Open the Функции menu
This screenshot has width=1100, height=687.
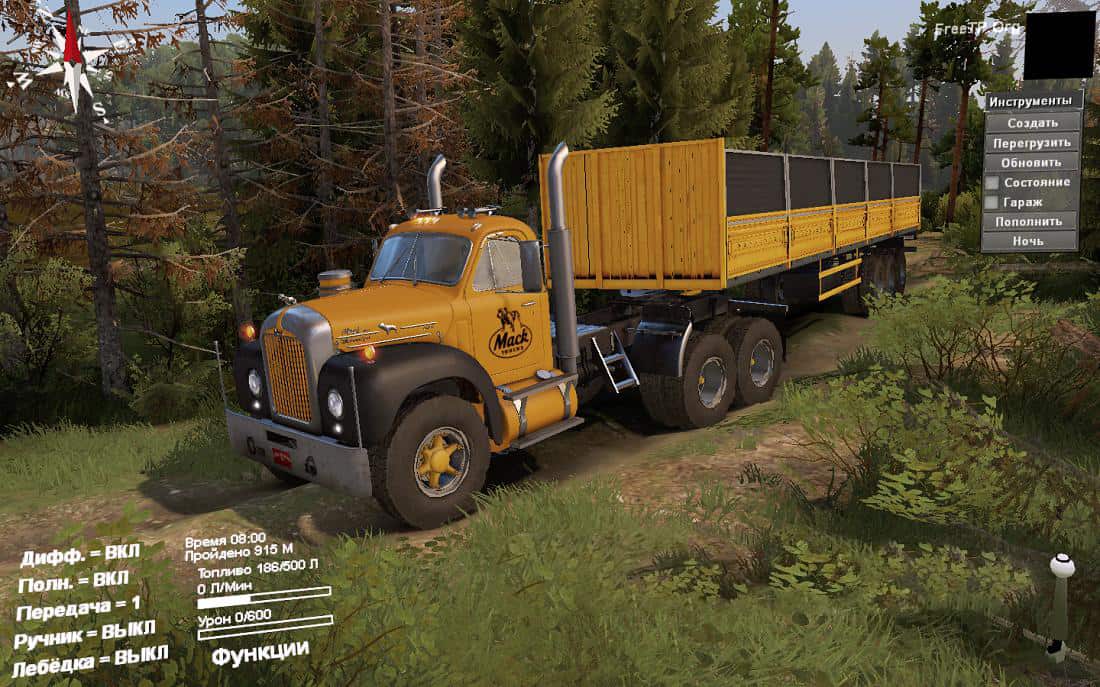click(260, 652)
